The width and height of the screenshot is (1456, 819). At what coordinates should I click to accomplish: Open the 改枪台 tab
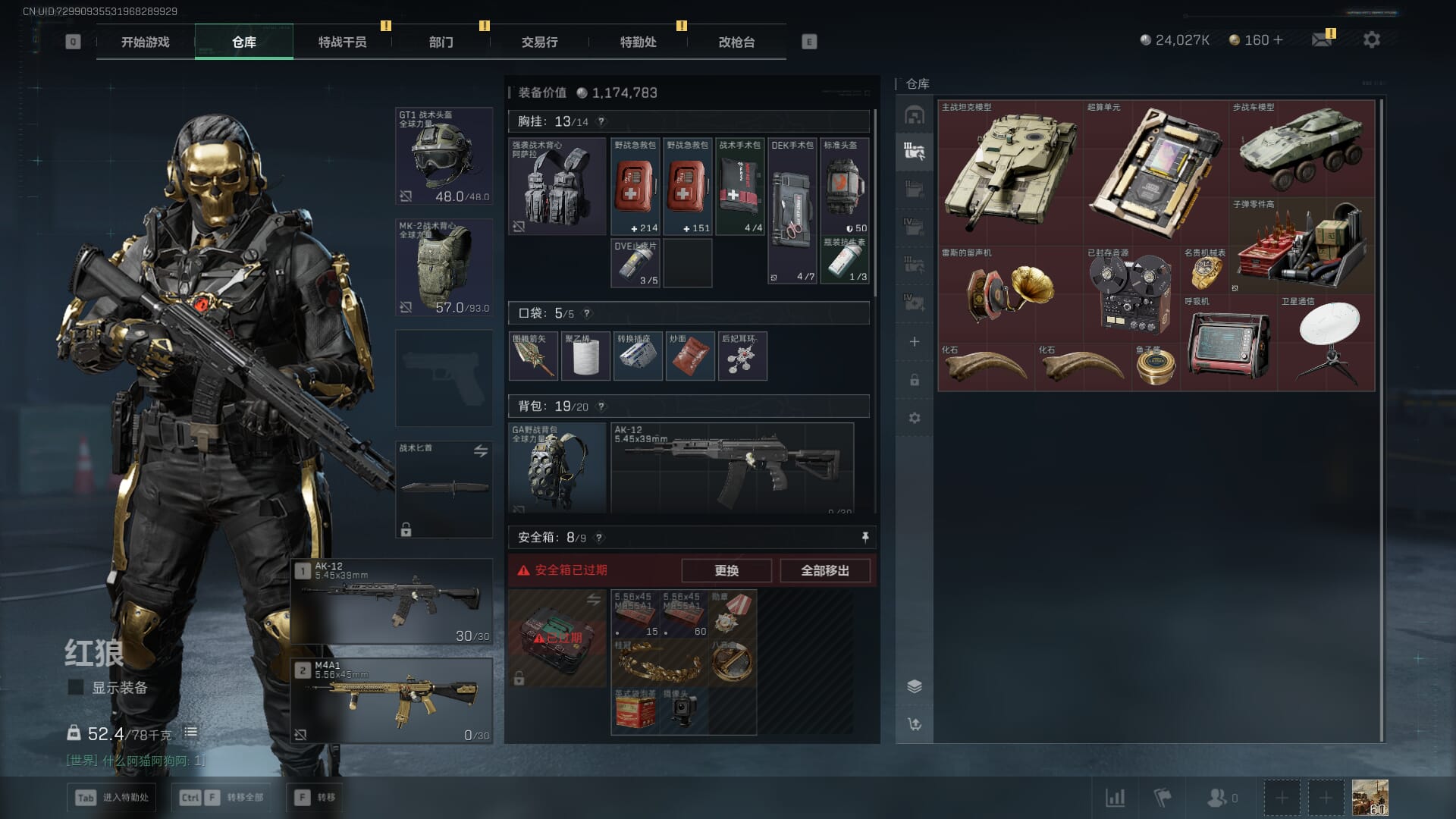click(736, 42)
